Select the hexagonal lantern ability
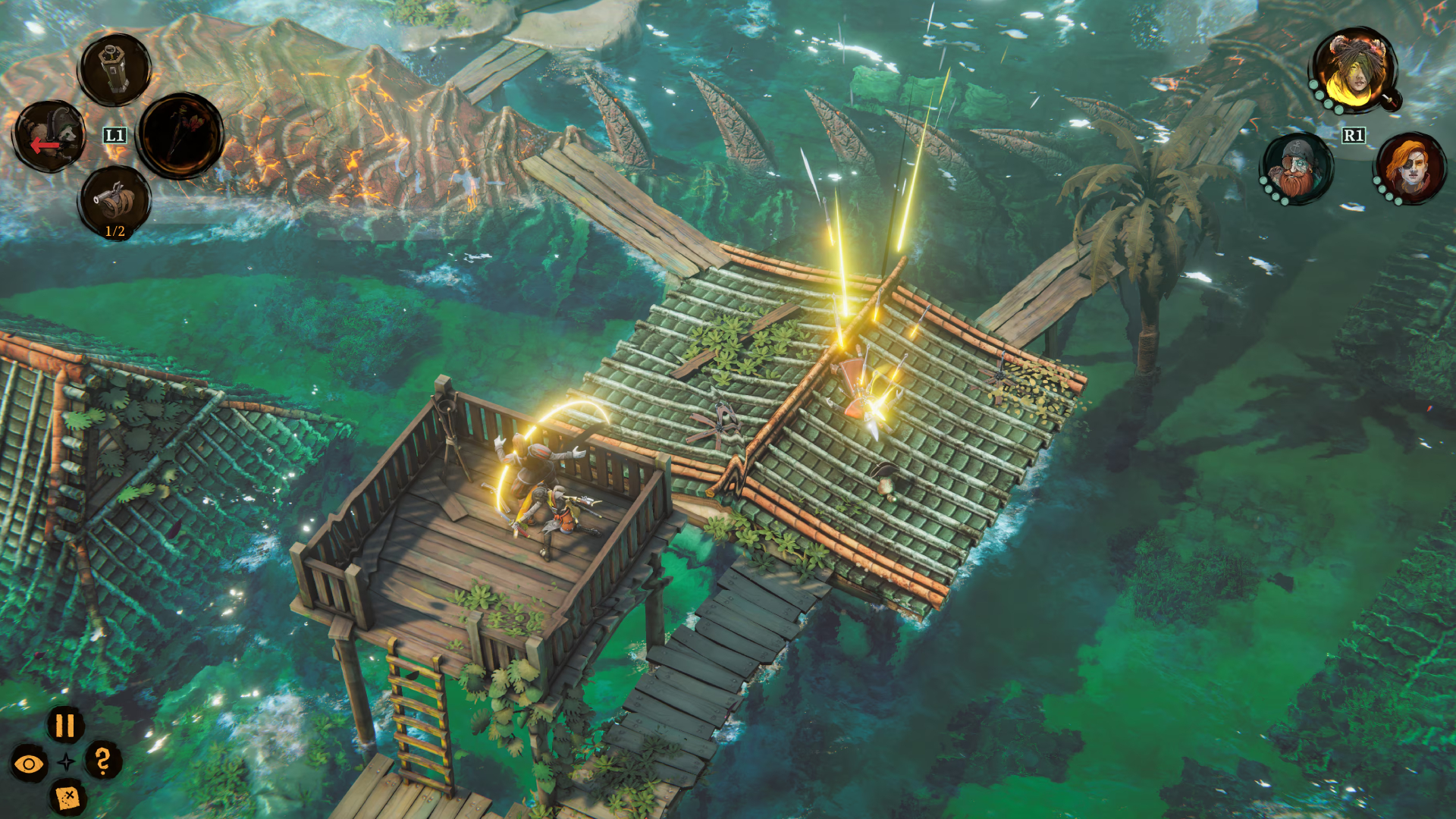This screenshot has height=819, width=1456. tap(115, 70)
